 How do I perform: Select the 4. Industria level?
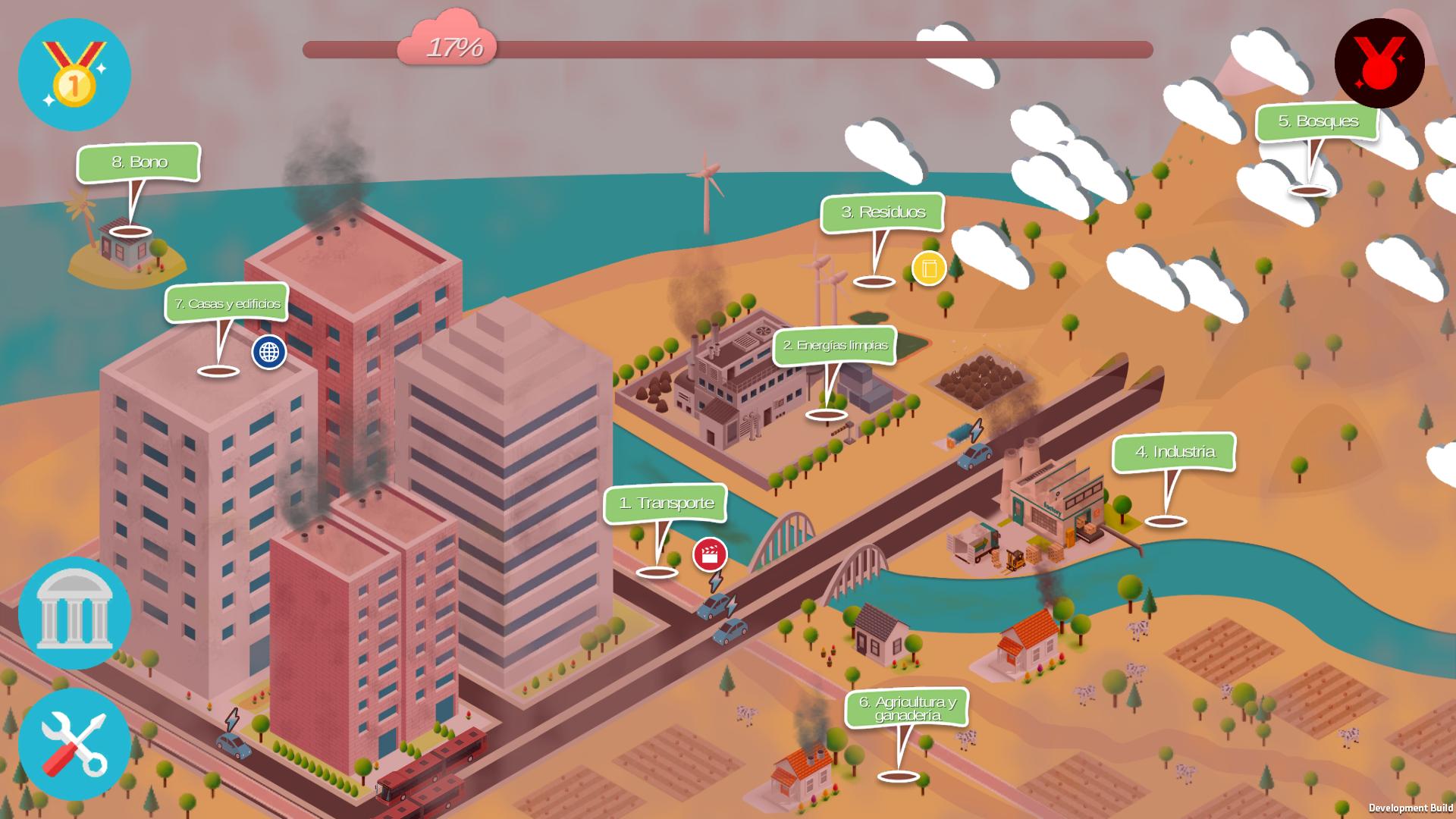pos(1174,453)
